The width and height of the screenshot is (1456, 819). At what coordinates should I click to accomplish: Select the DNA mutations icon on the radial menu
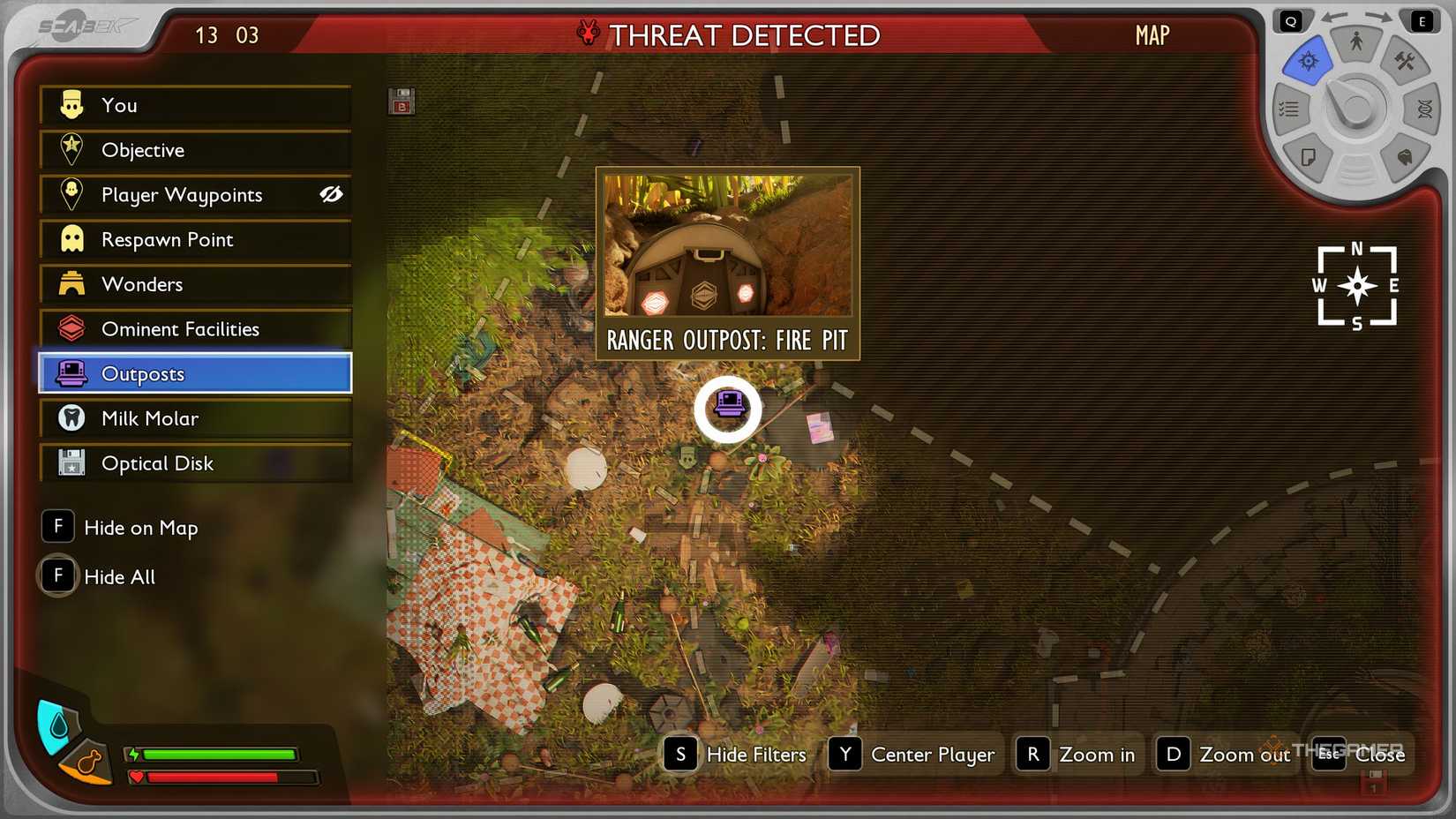(x=1425, y=109)
